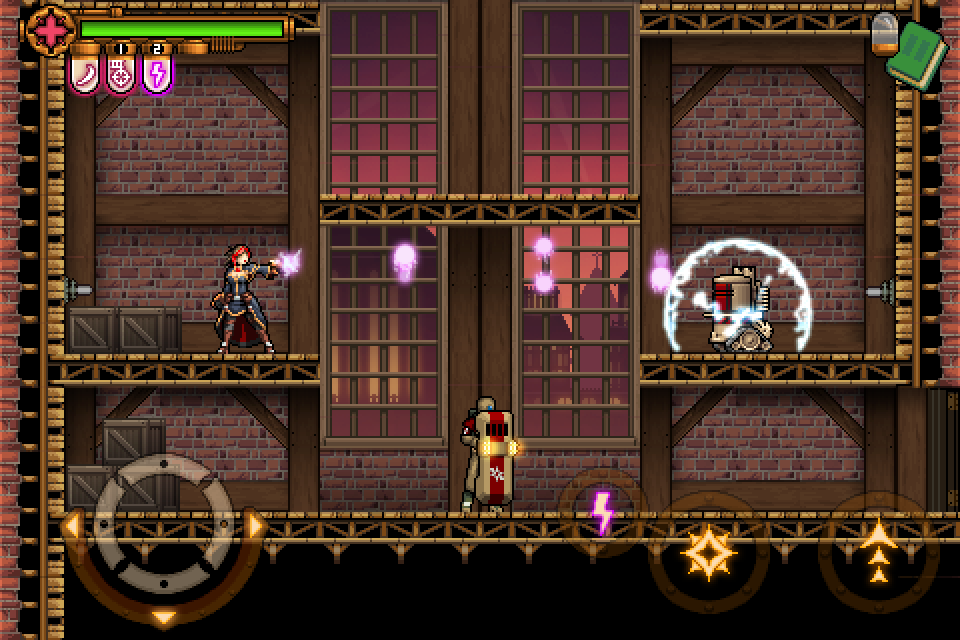Jump with the orange up-arrow button
Screen dimensions: 960x640
coord(878,551)
